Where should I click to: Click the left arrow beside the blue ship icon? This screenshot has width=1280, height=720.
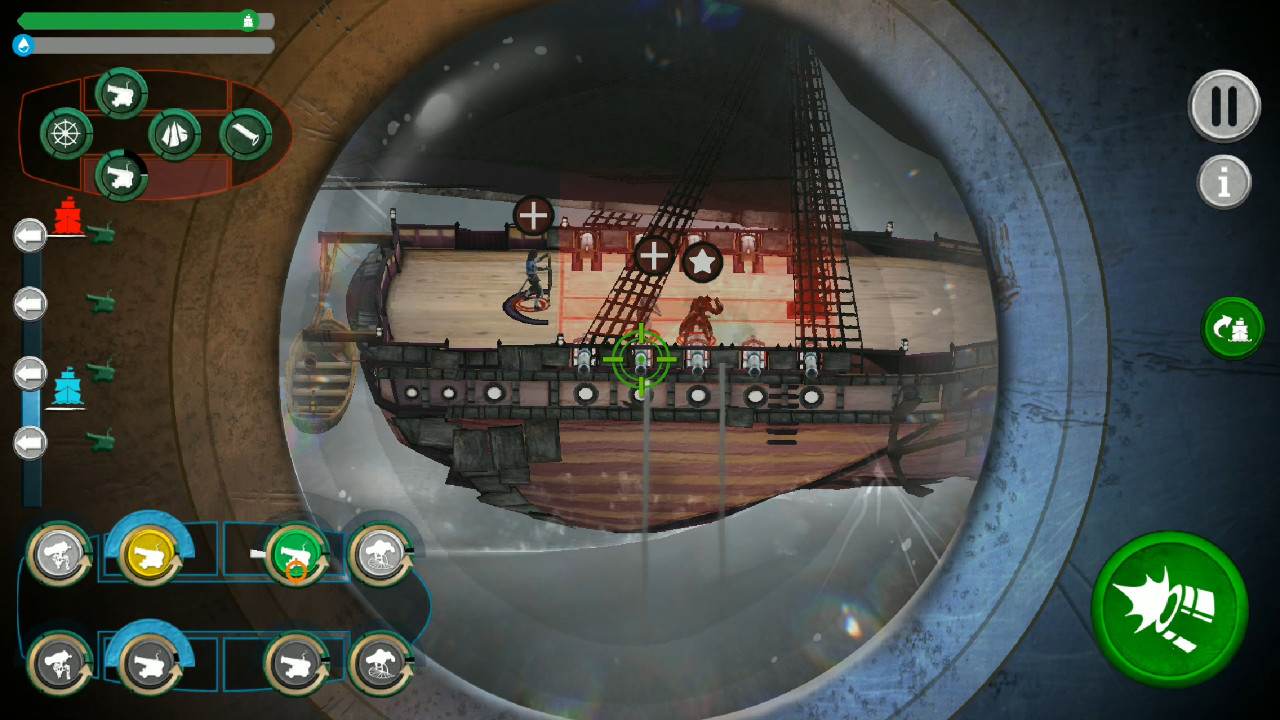[x=31, y=373]
